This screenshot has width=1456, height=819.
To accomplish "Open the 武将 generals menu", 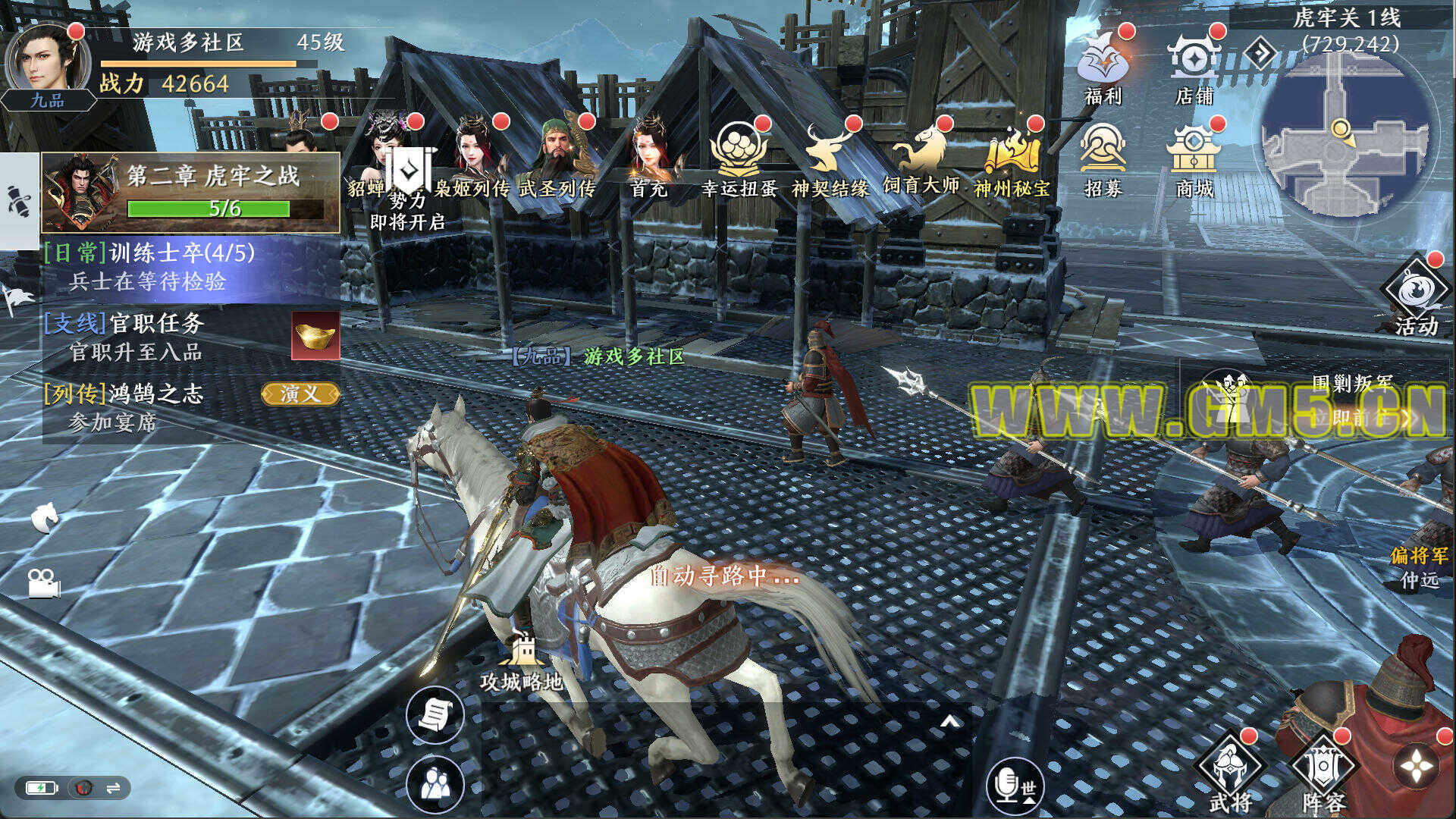I will [x=1230, y=773].
